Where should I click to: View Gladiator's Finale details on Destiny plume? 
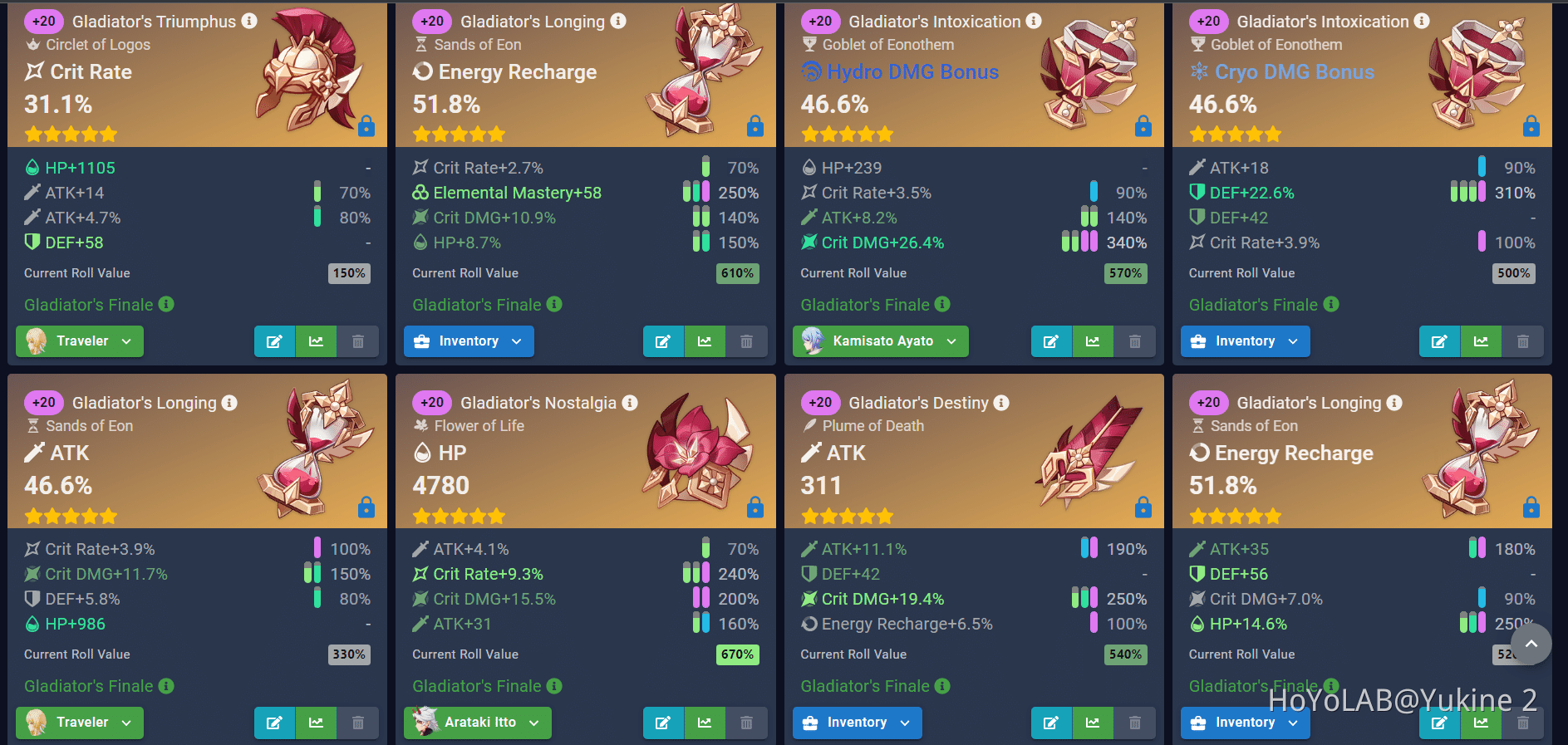[x=943, y=686]
